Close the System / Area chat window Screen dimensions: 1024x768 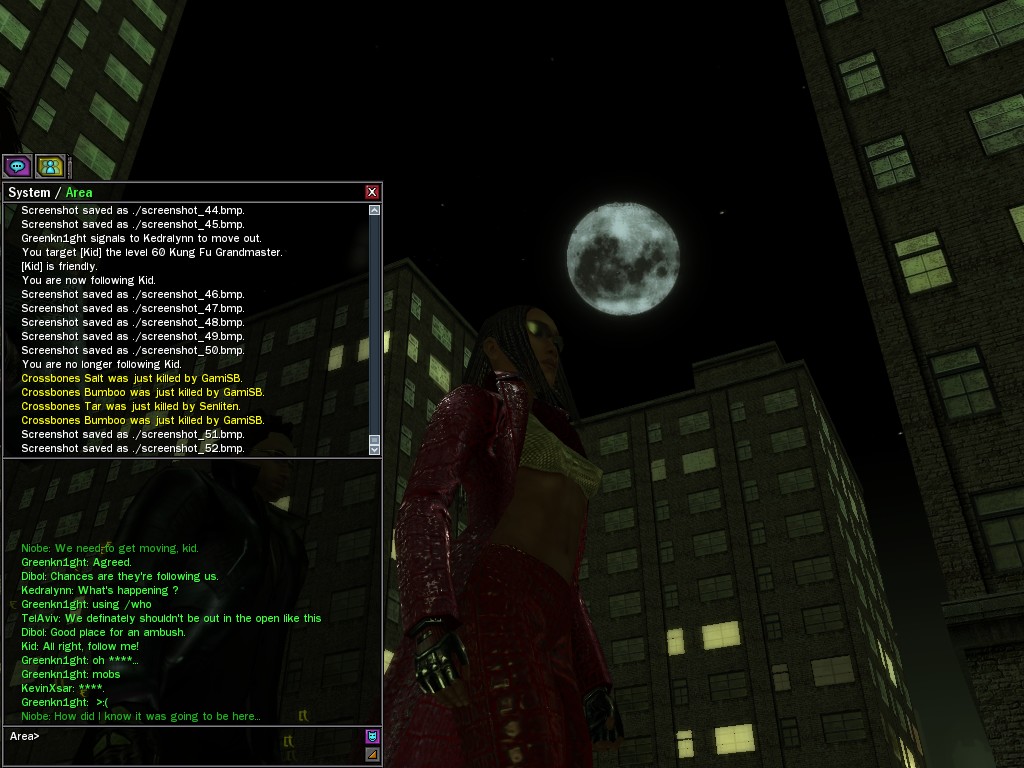click(372, 192)
